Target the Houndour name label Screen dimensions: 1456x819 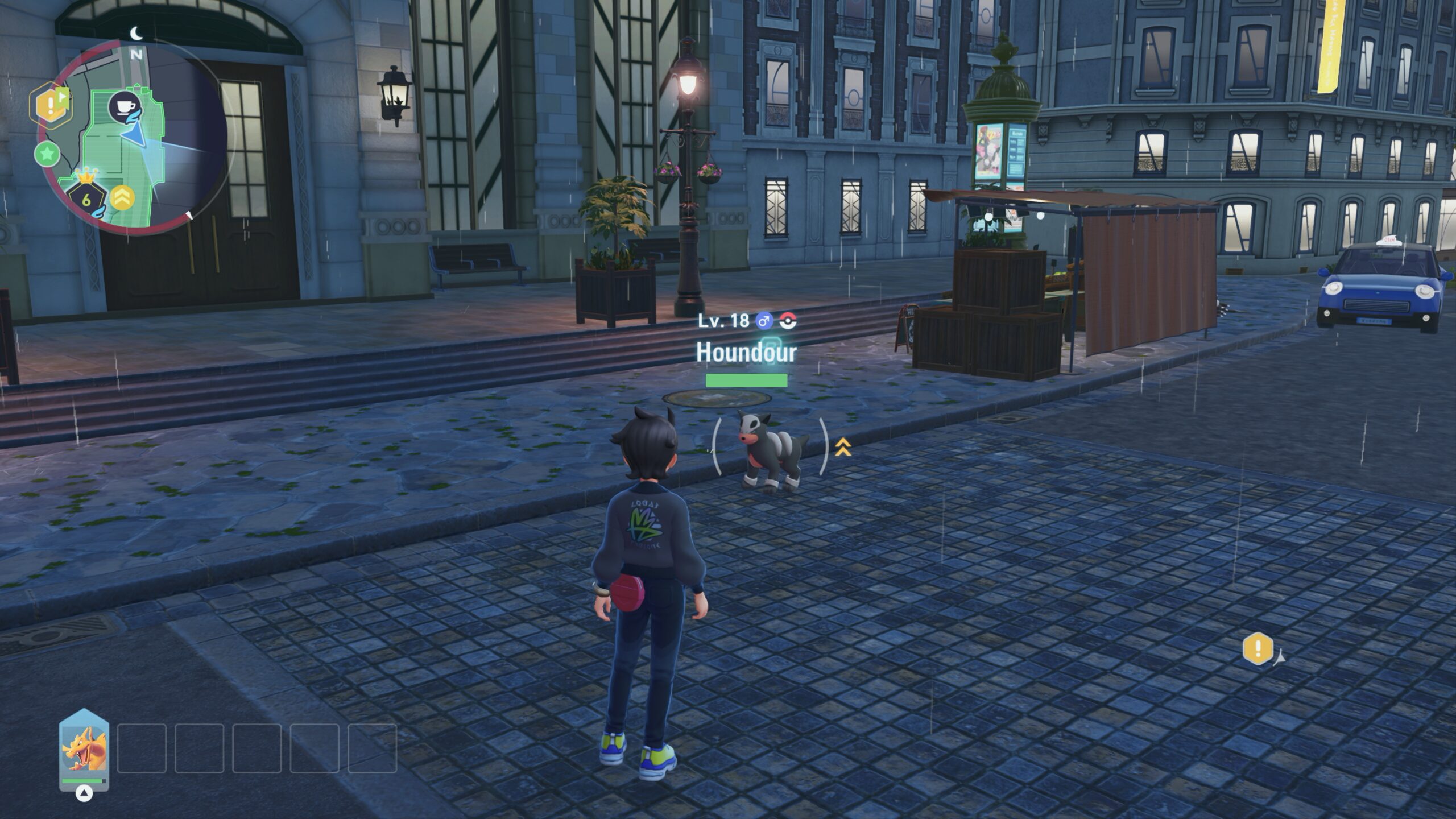coord(746,353)
